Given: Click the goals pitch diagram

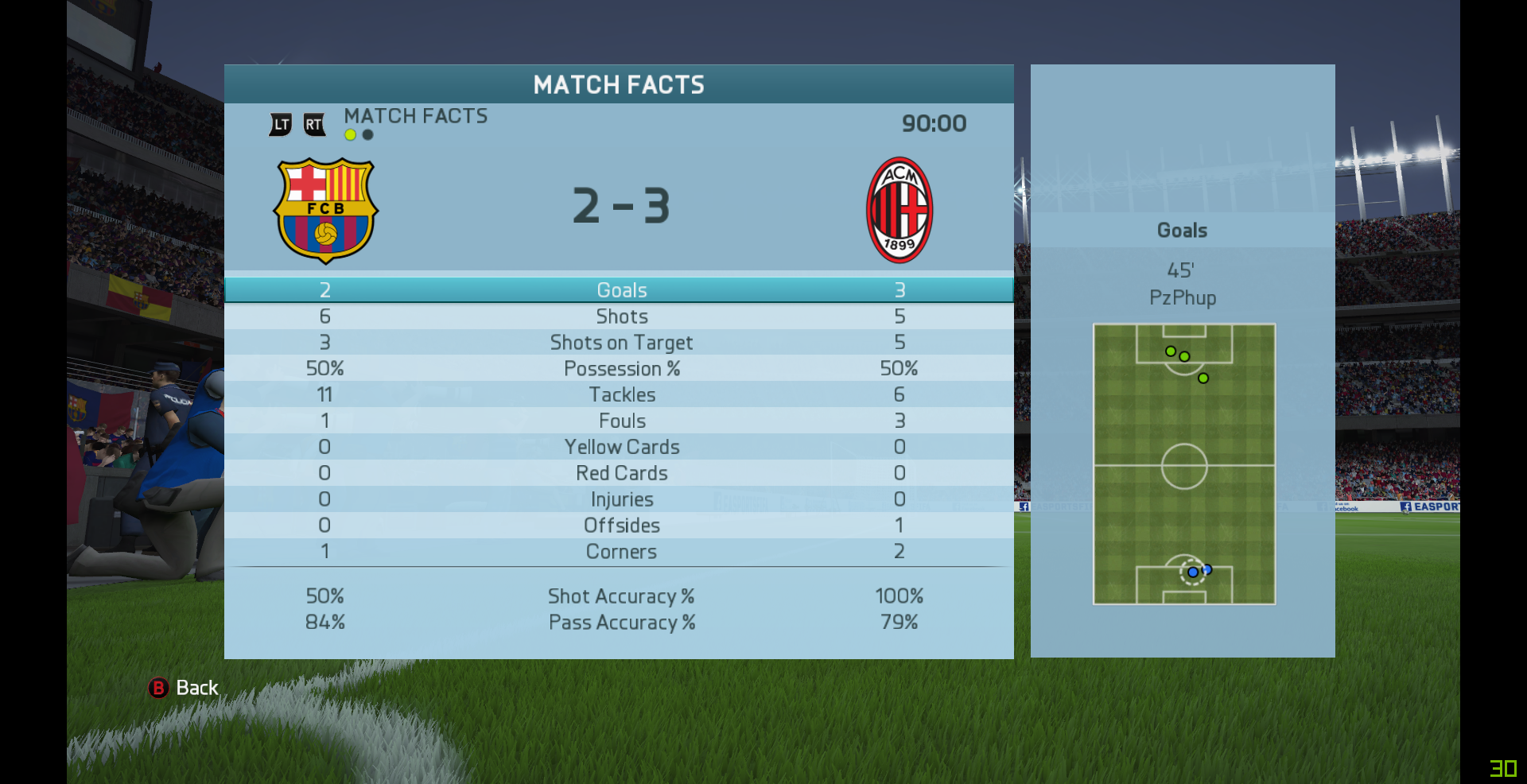Looking at the screenshot, I should tap(1183, 464).
